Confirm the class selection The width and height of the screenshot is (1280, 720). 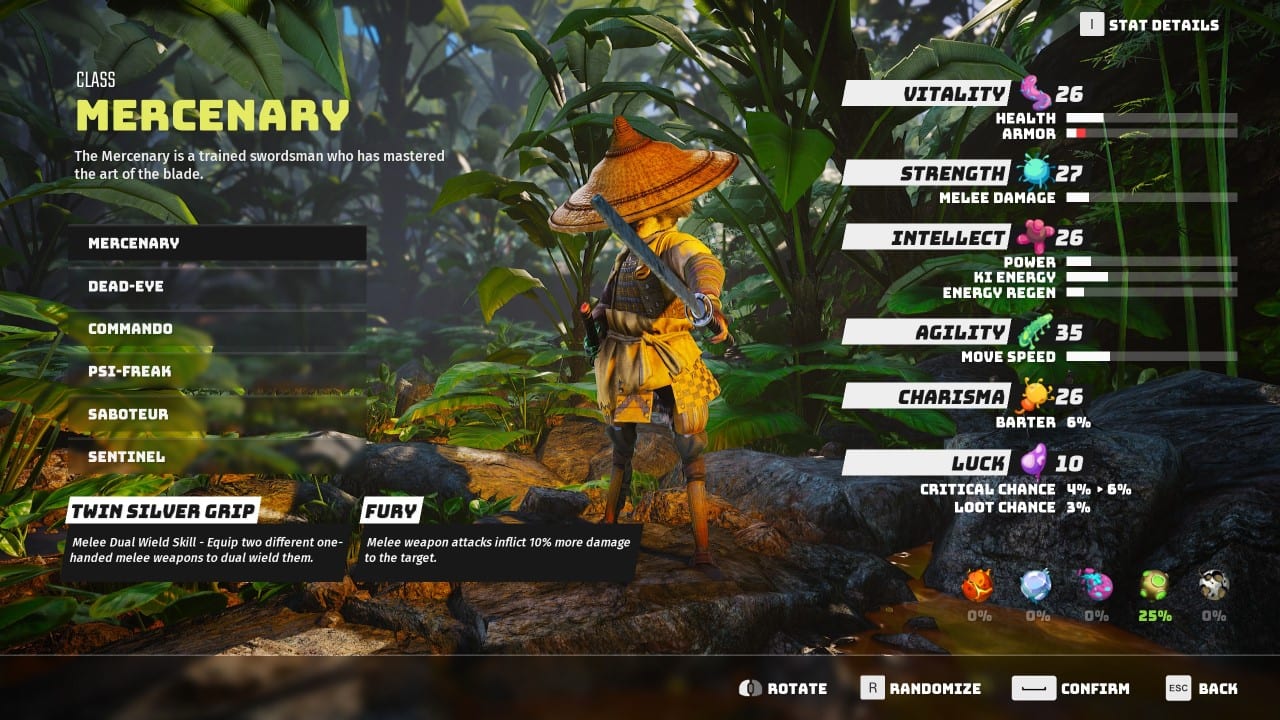point(1071,688)
